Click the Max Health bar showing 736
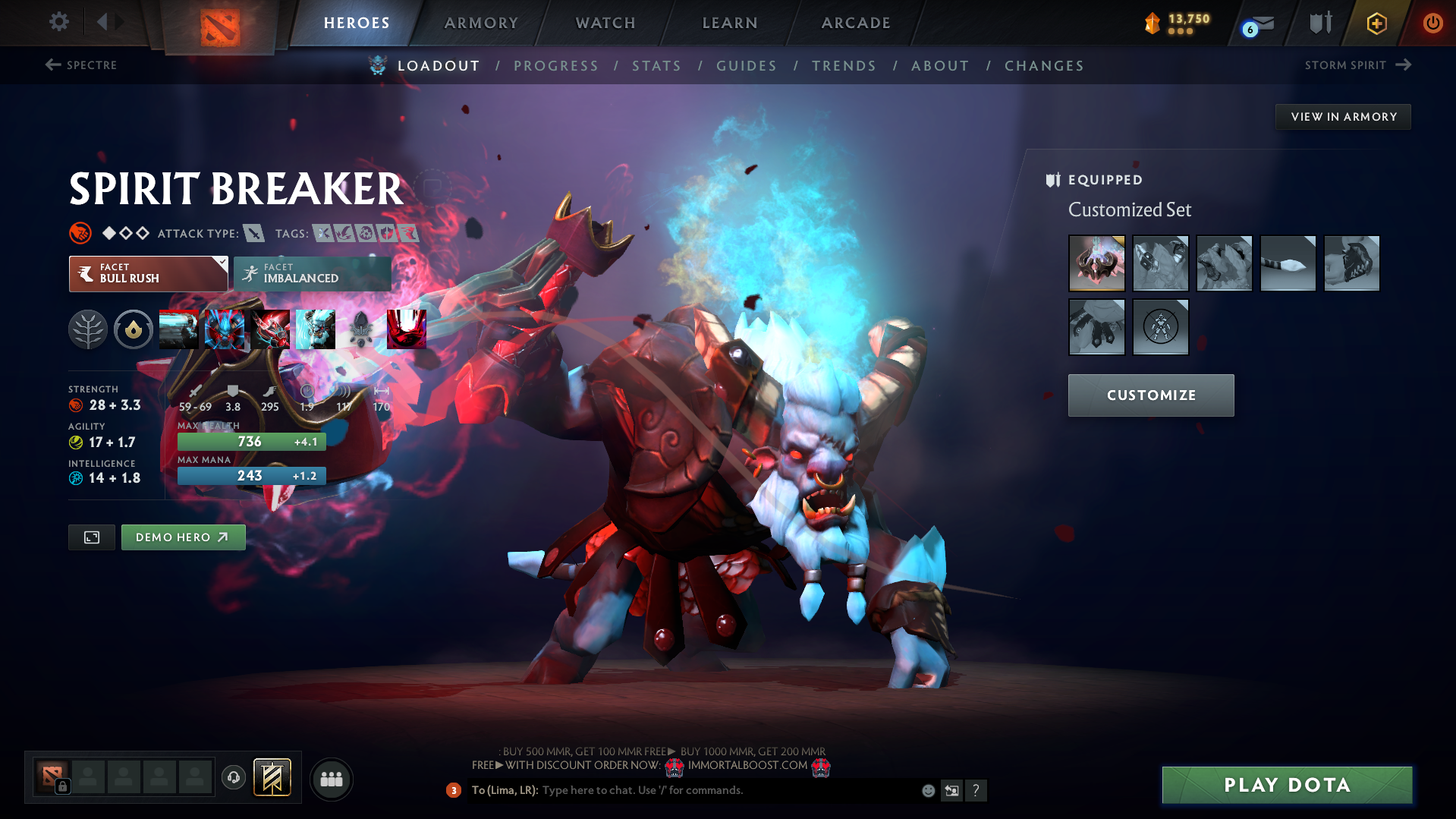1456x819 pixels. coord(251,441)
